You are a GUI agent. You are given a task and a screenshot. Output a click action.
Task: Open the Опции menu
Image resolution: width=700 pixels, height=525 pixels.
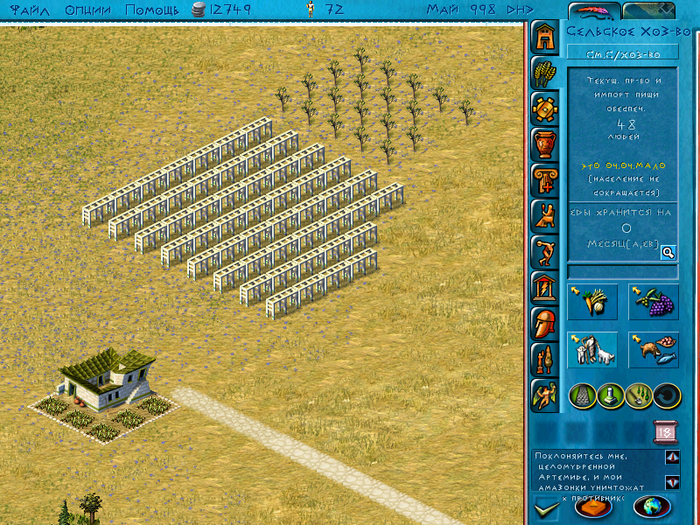click(89, 10)
